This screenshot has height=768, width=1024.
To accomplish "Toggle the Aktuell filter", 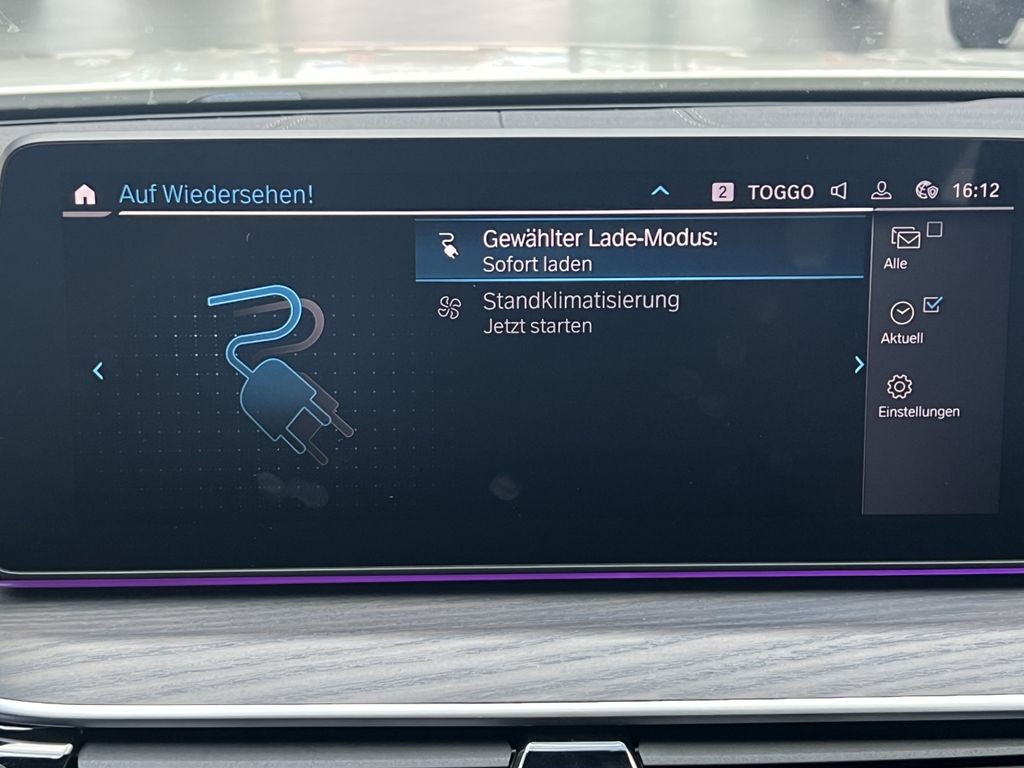I will pyautogui.click(x=903, y=320).
